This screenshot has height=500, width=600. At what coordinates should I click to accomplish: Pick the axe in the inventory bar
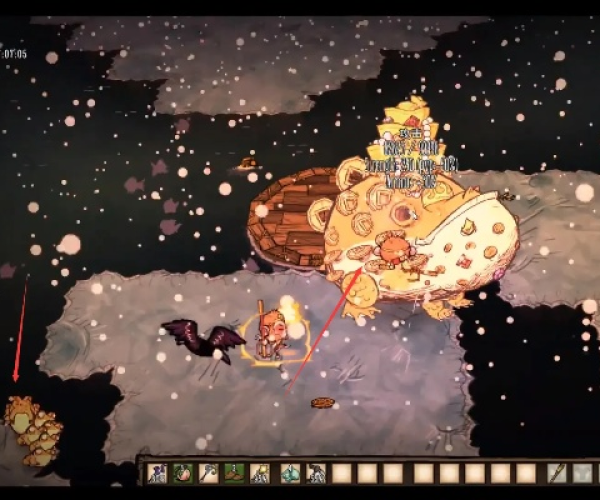[x=208, y=473]
